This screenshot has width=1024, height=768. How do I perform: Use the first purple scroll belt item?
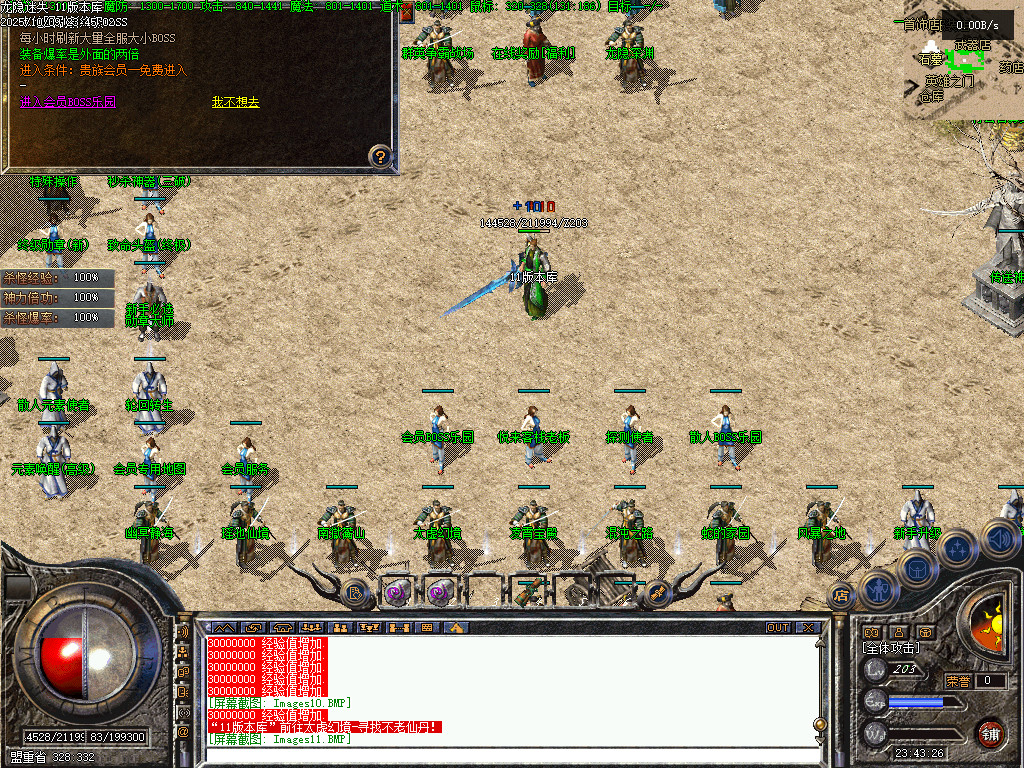pos(397,592)
